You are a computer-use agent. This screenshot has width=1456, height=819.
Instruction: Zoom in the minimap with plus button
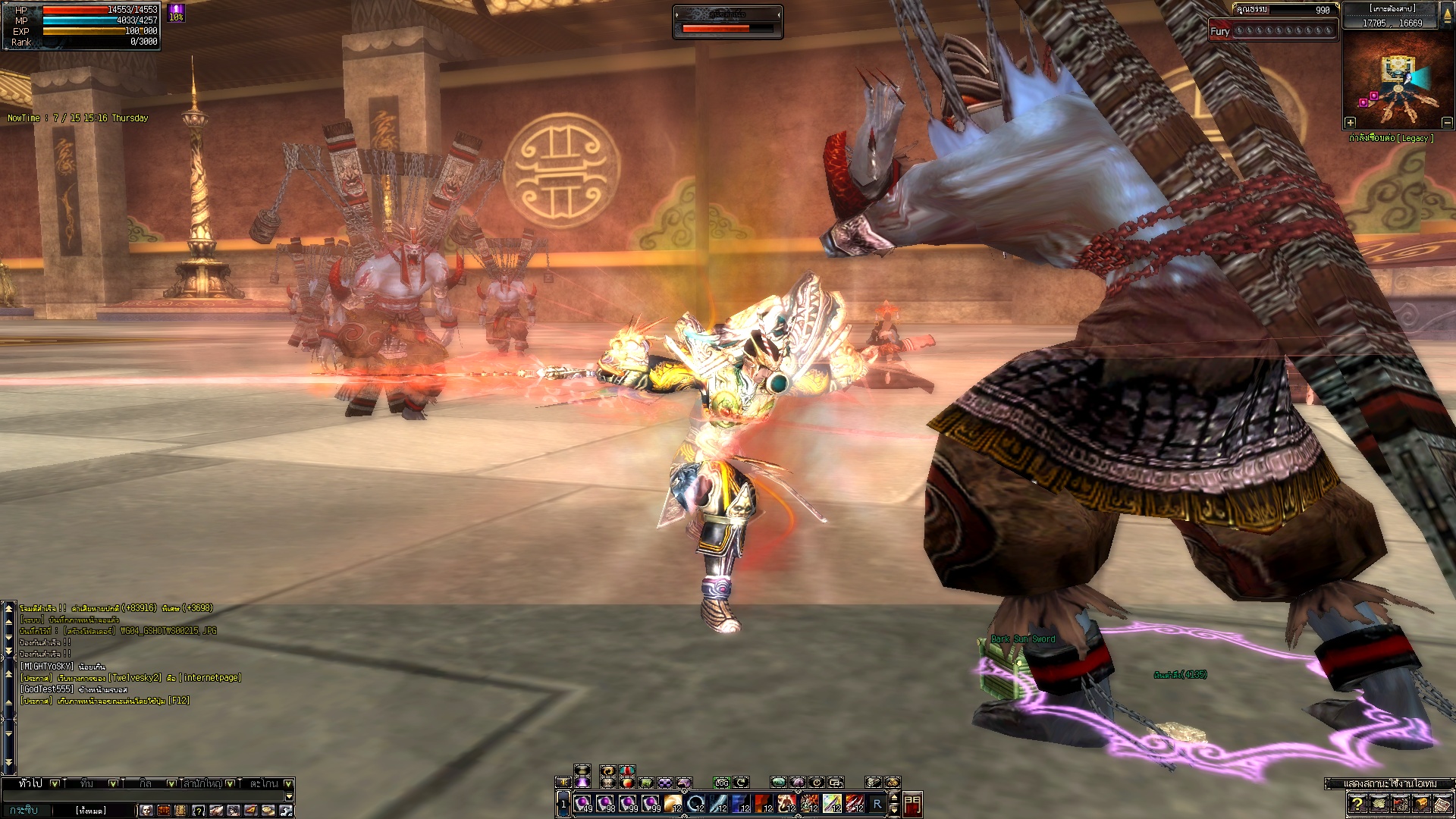point(1350,122)
